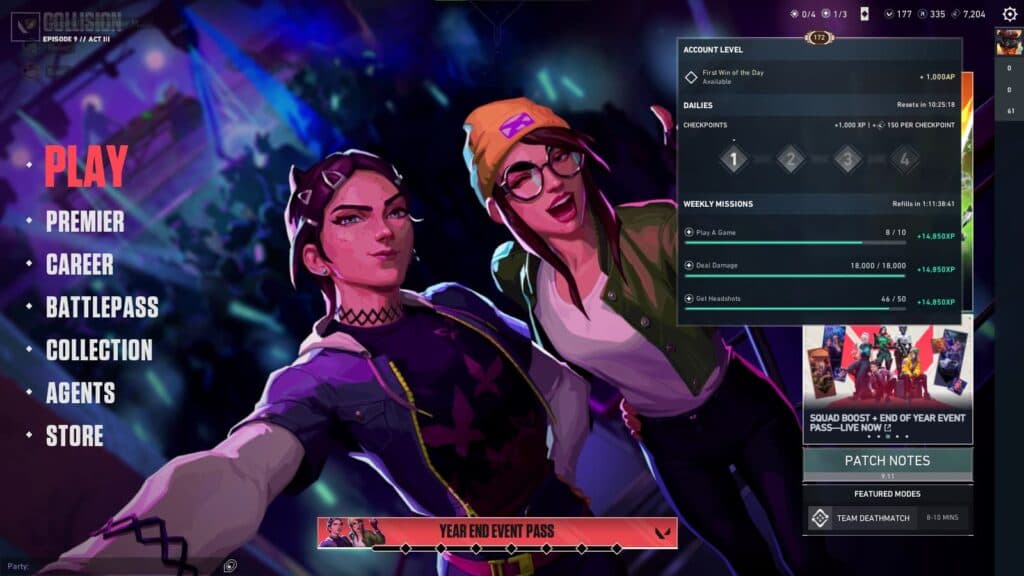1024x576 pixels.
Task: View your COLLECTION
Action: point(99,350)
